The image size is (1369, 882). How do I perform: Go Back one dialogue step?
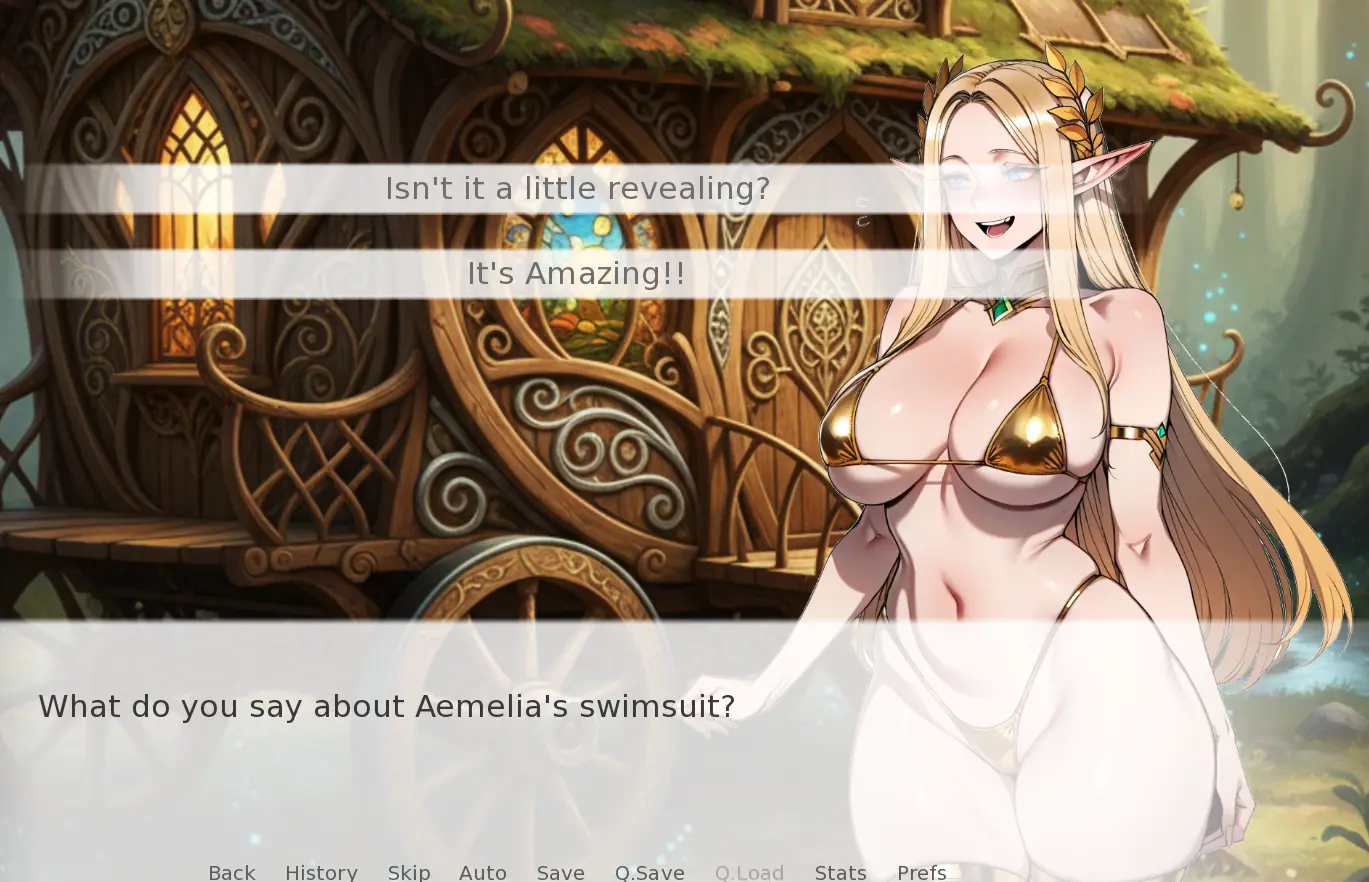coord(232,872)
